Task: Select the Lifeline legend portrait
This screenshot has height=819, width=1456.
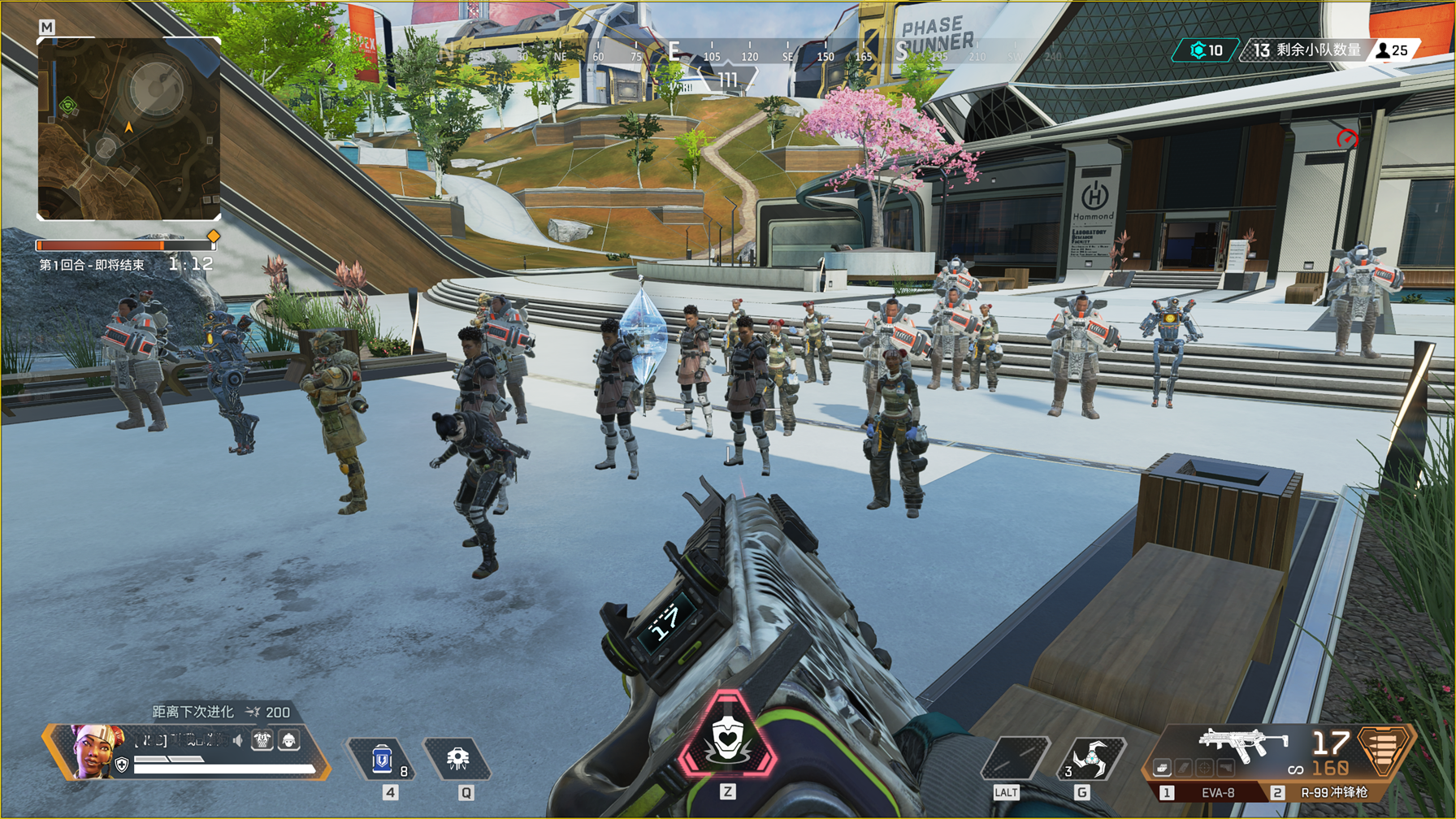Action: coord(95,751)
